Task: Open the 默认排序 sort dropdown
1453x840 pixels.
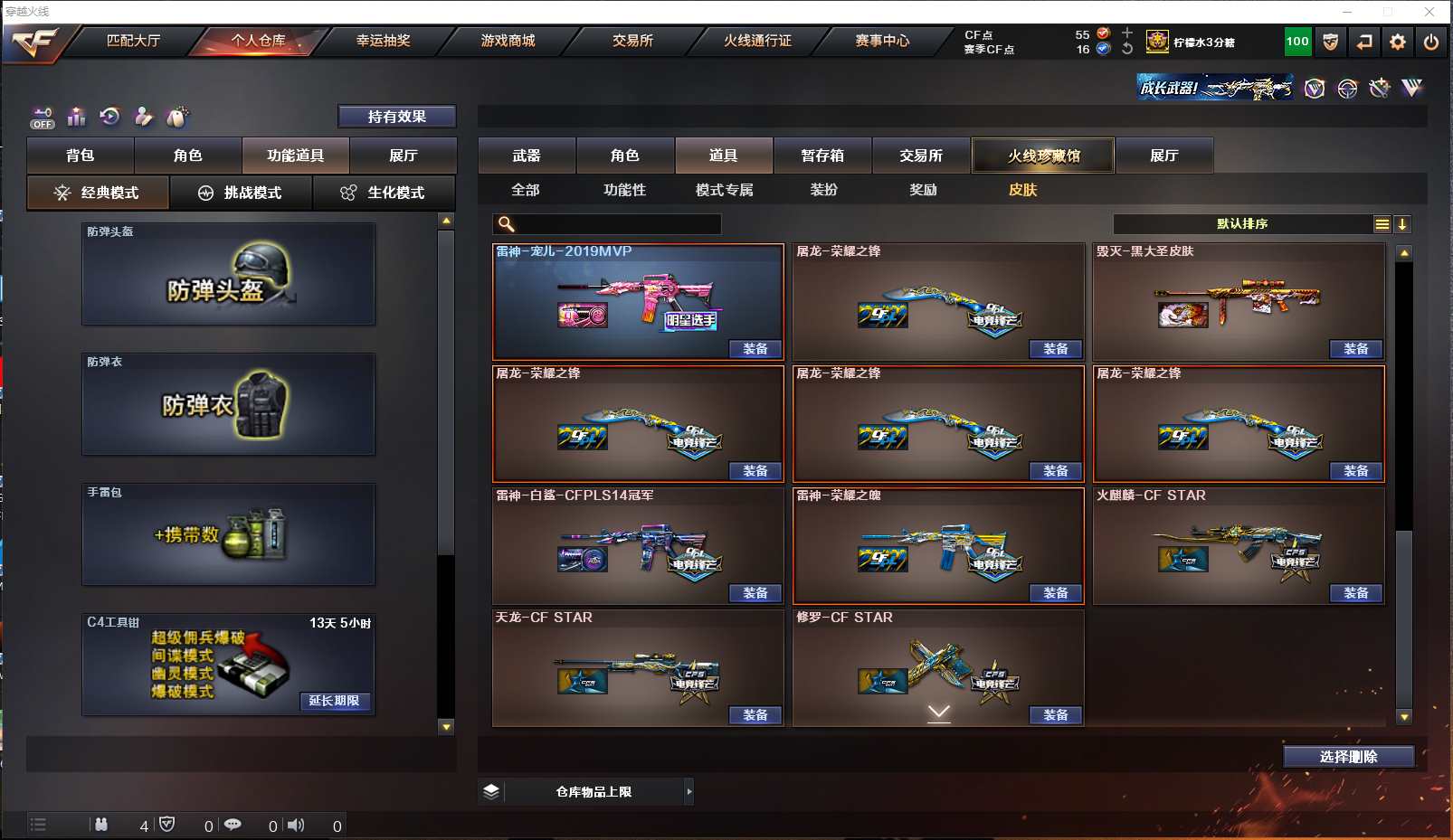Action: (x=1243, y=224)
